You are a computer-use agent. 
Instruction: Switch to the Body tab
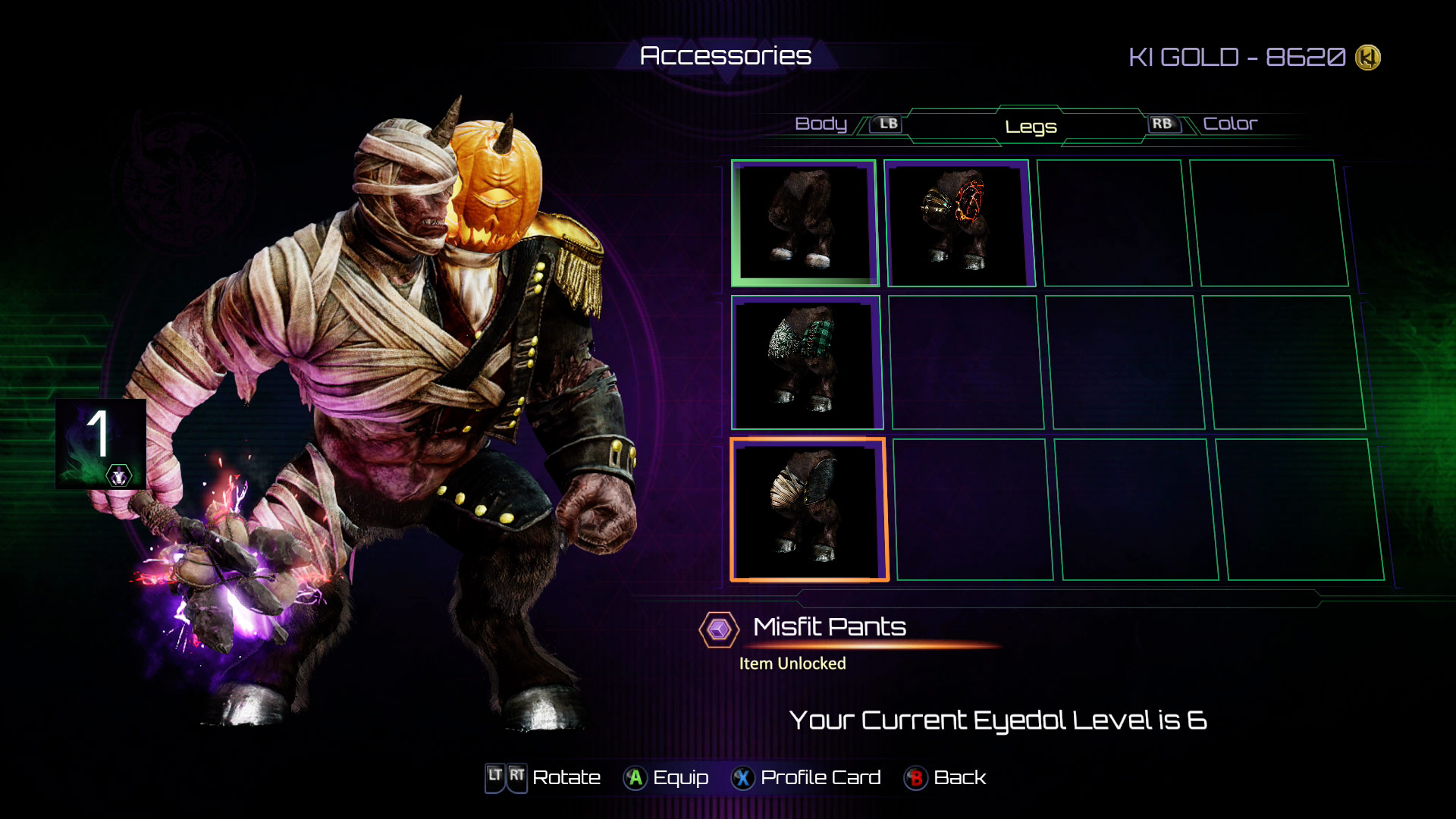821,123
